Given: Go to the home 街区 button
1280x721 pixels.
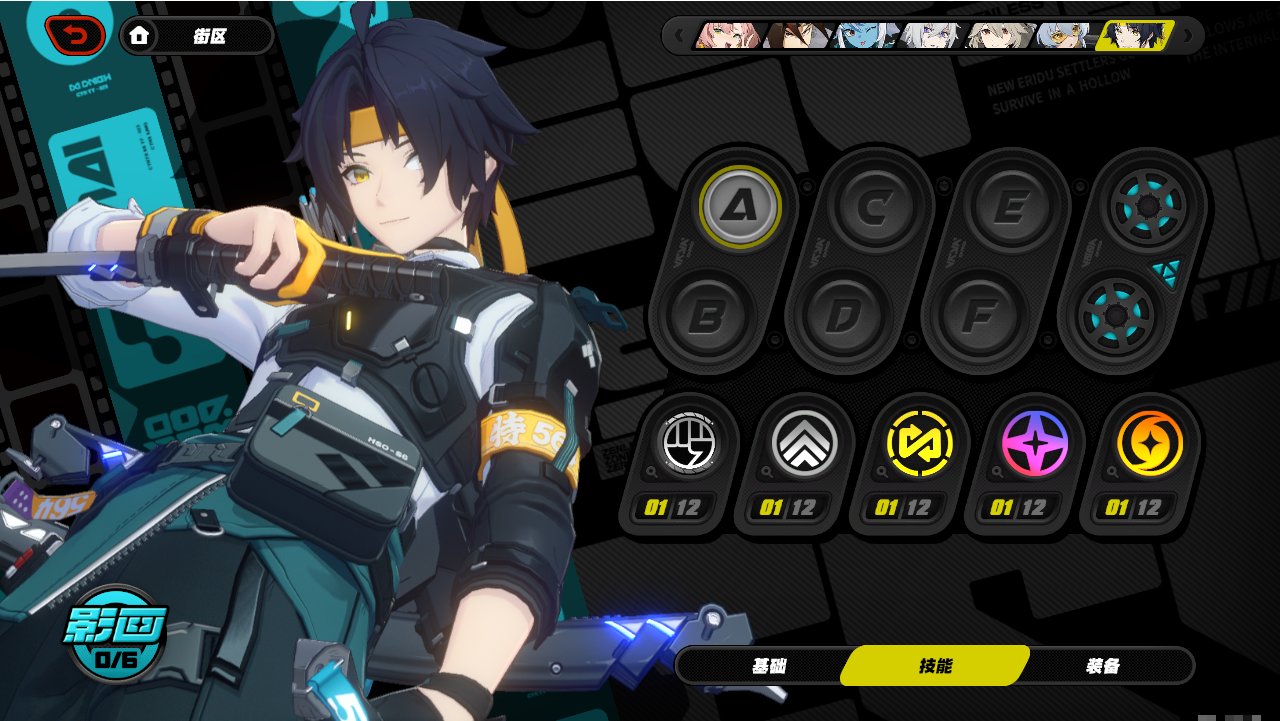Looking at the screenshot, I should (x=197, y=36).
